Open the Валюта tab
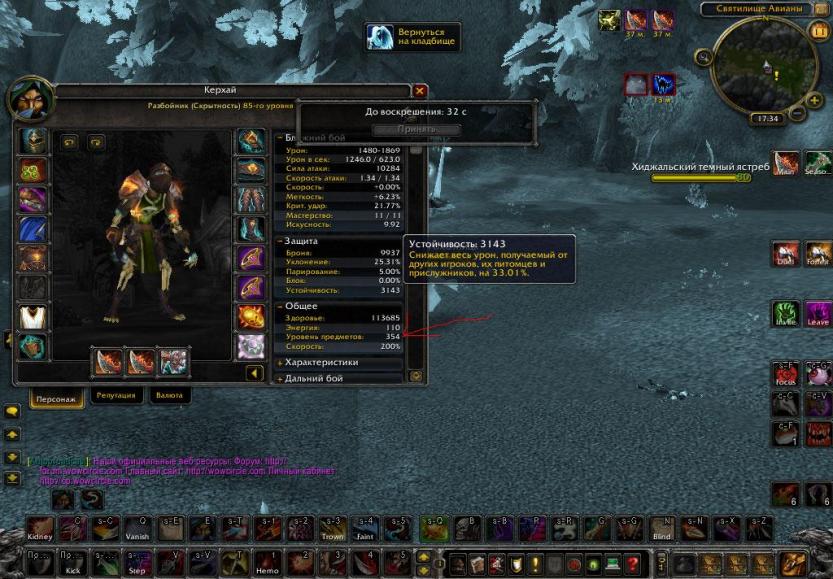The height and width of the screenshot is (579, 833). tap(169, 395)
